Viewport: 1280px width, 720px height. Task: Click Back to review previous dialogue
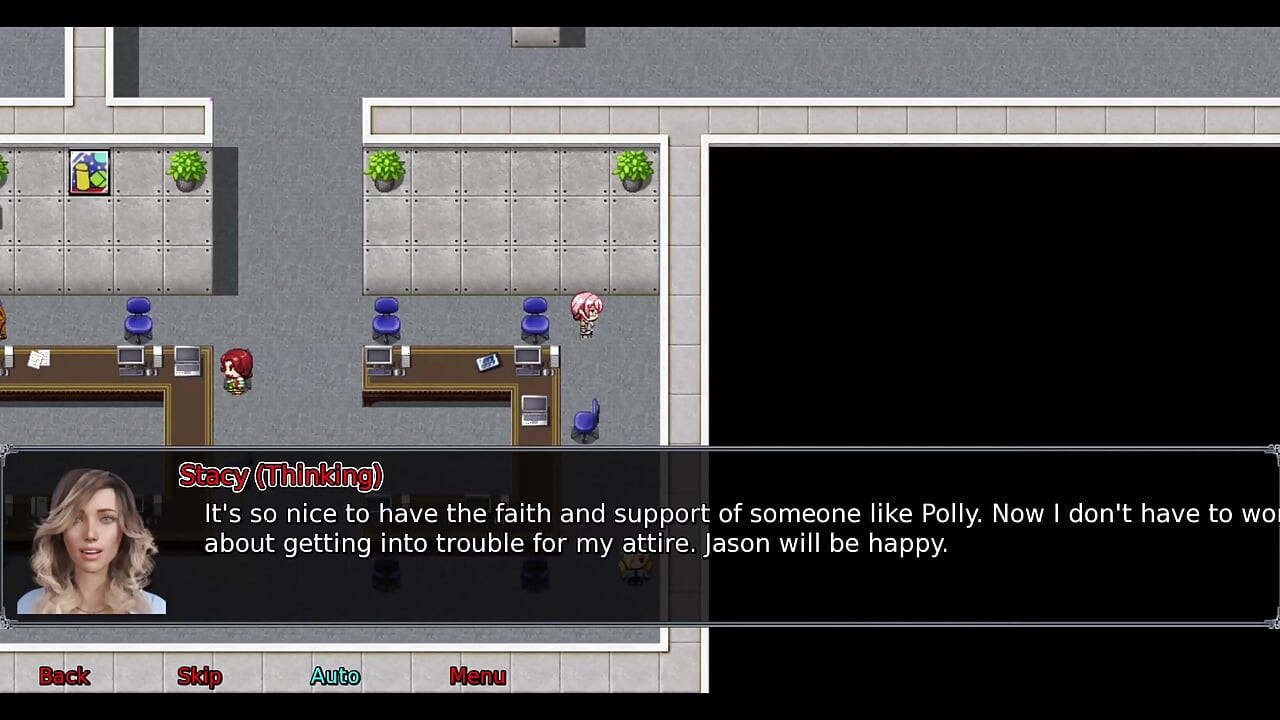[64, 676]
